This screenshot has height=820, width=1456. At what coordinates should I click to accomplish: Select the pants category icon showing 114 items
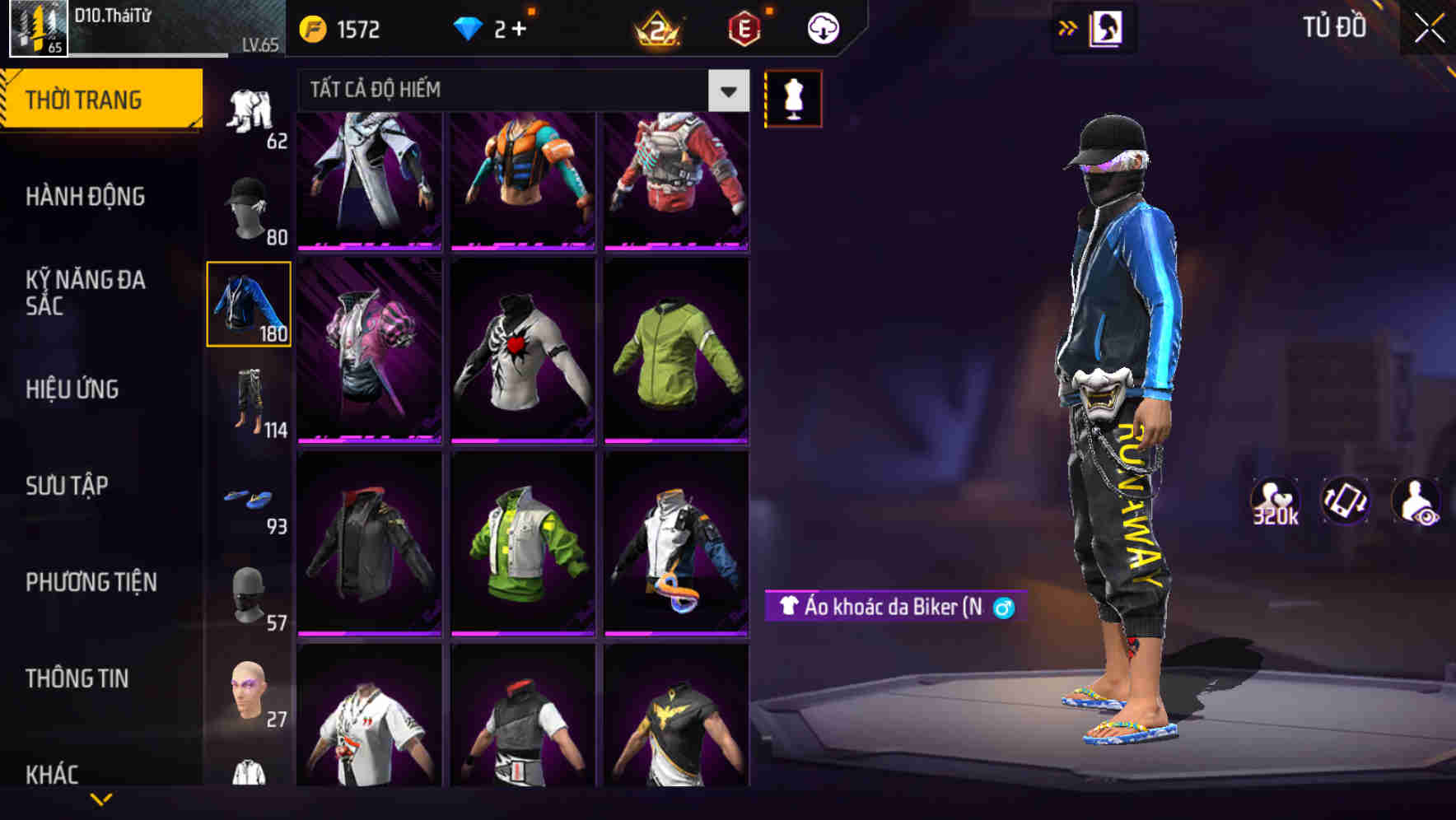coord(251,403)
